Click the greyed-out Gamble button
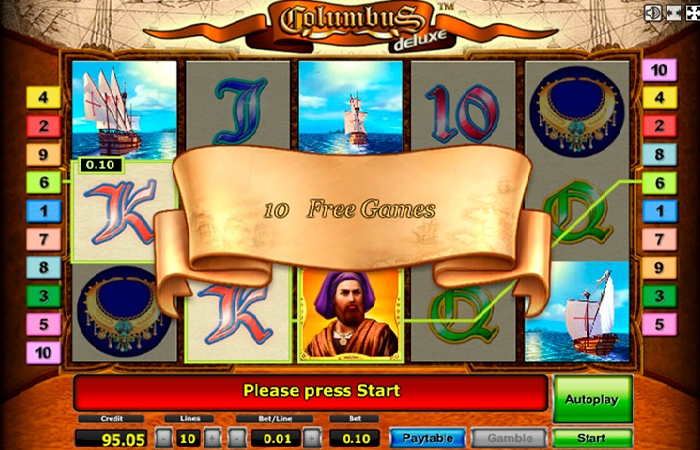This screenshot has height=450, width=700. tap(509, 438)
